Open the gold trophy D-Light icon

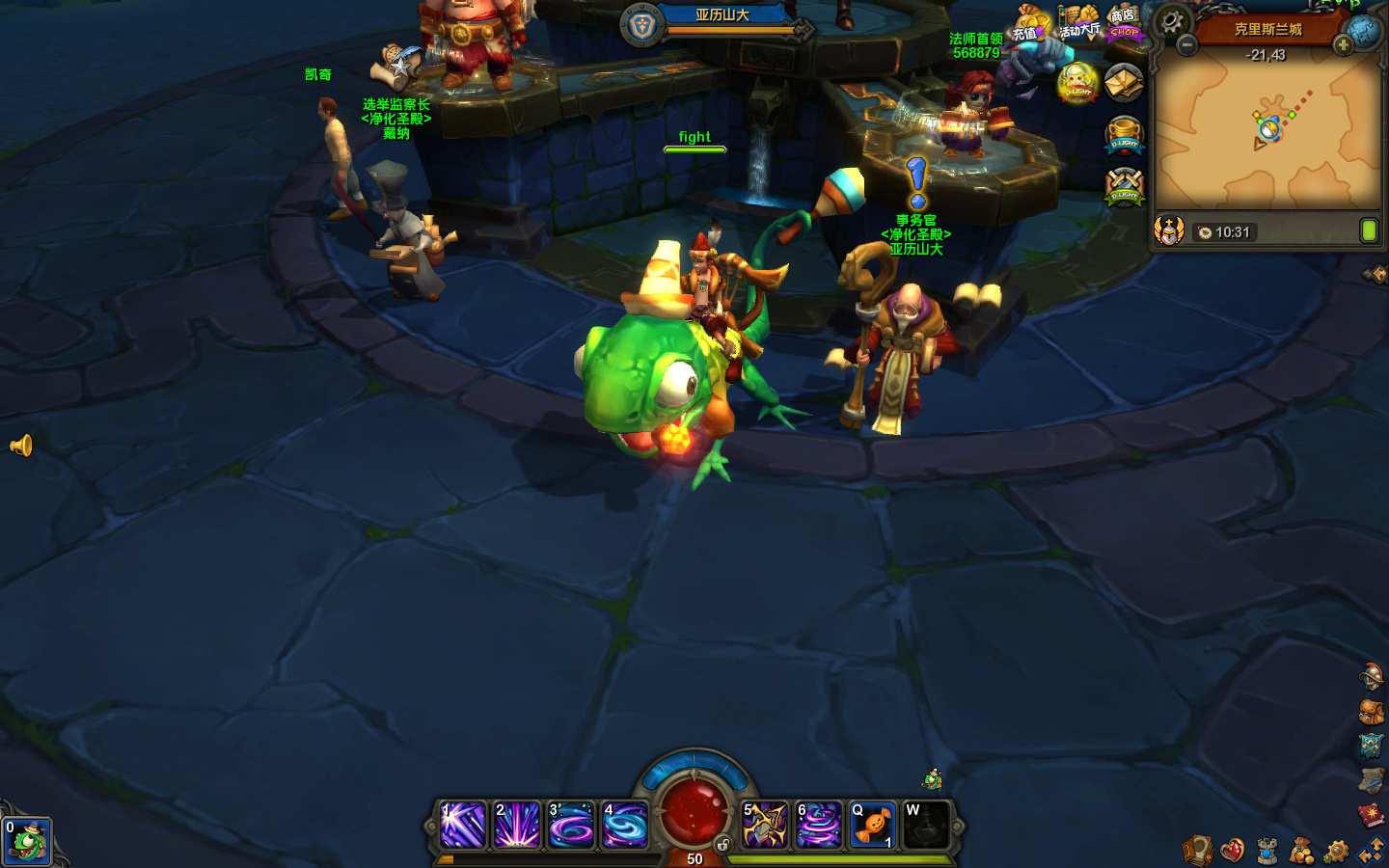[1124, 135]
